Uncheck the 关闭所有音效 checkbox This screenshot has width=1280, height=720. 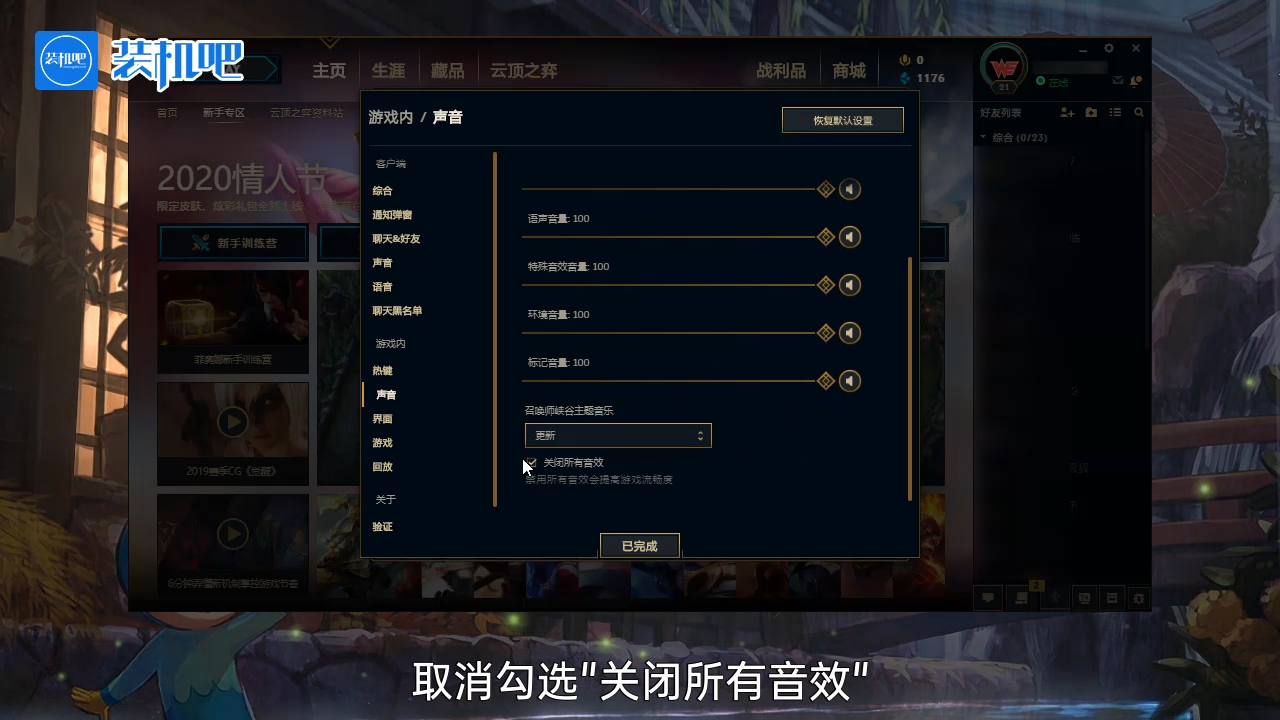click(530, 463)
